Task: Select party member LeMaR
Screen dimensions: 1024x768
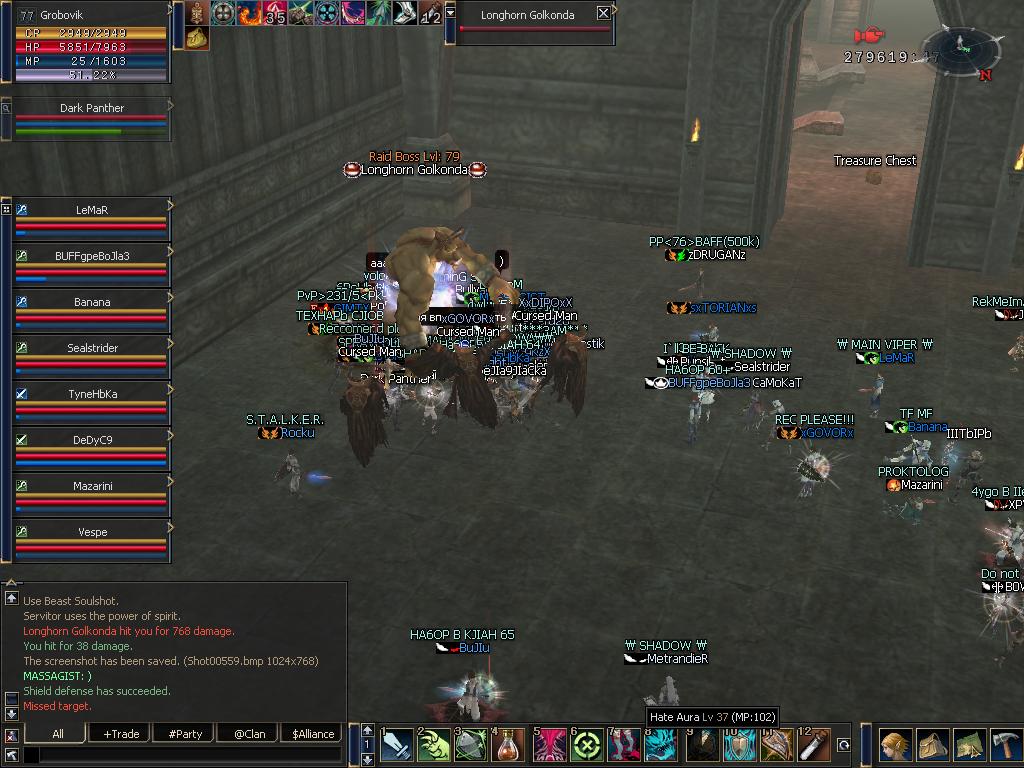Action: (91, 210)
